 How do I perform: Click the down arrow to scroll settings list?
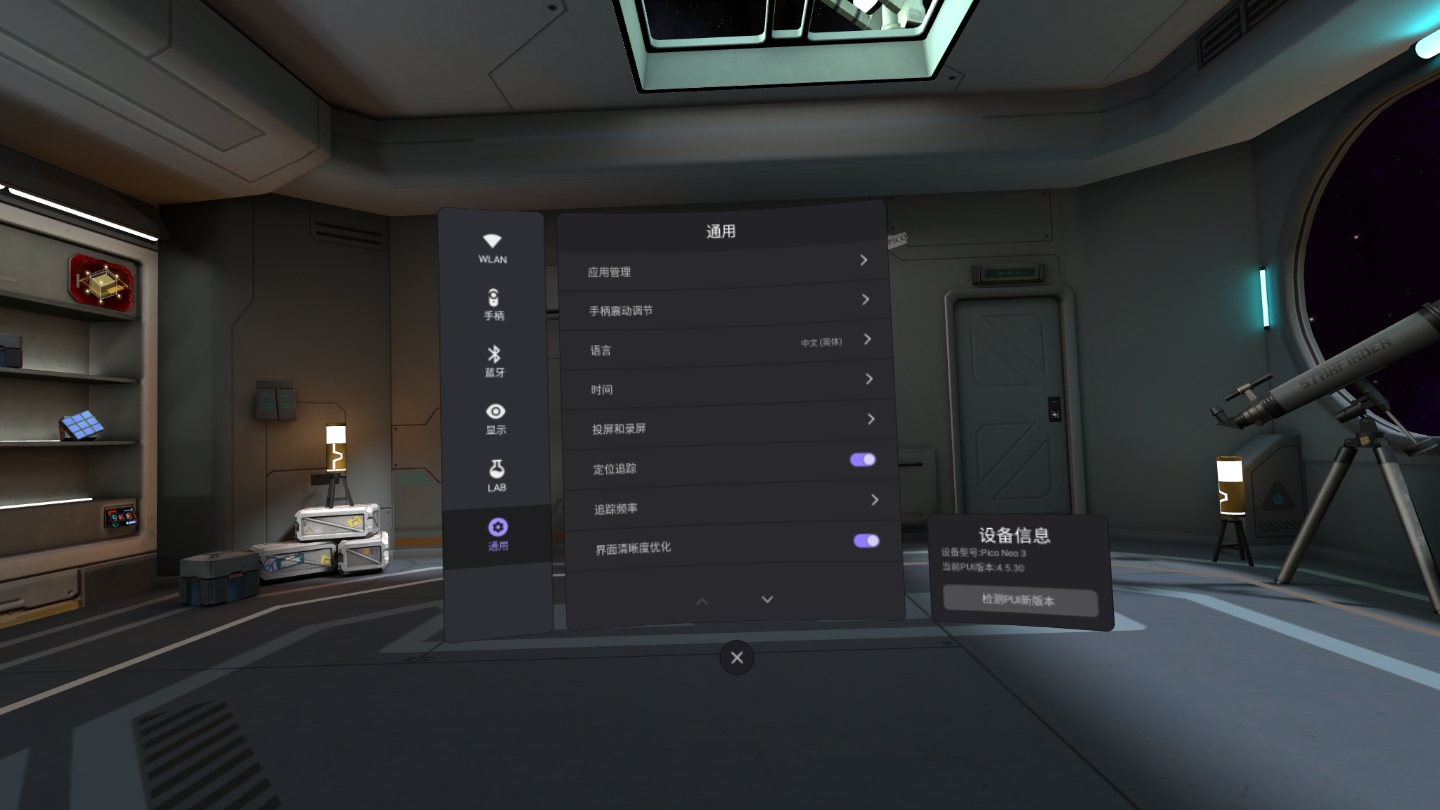(767, 599)
